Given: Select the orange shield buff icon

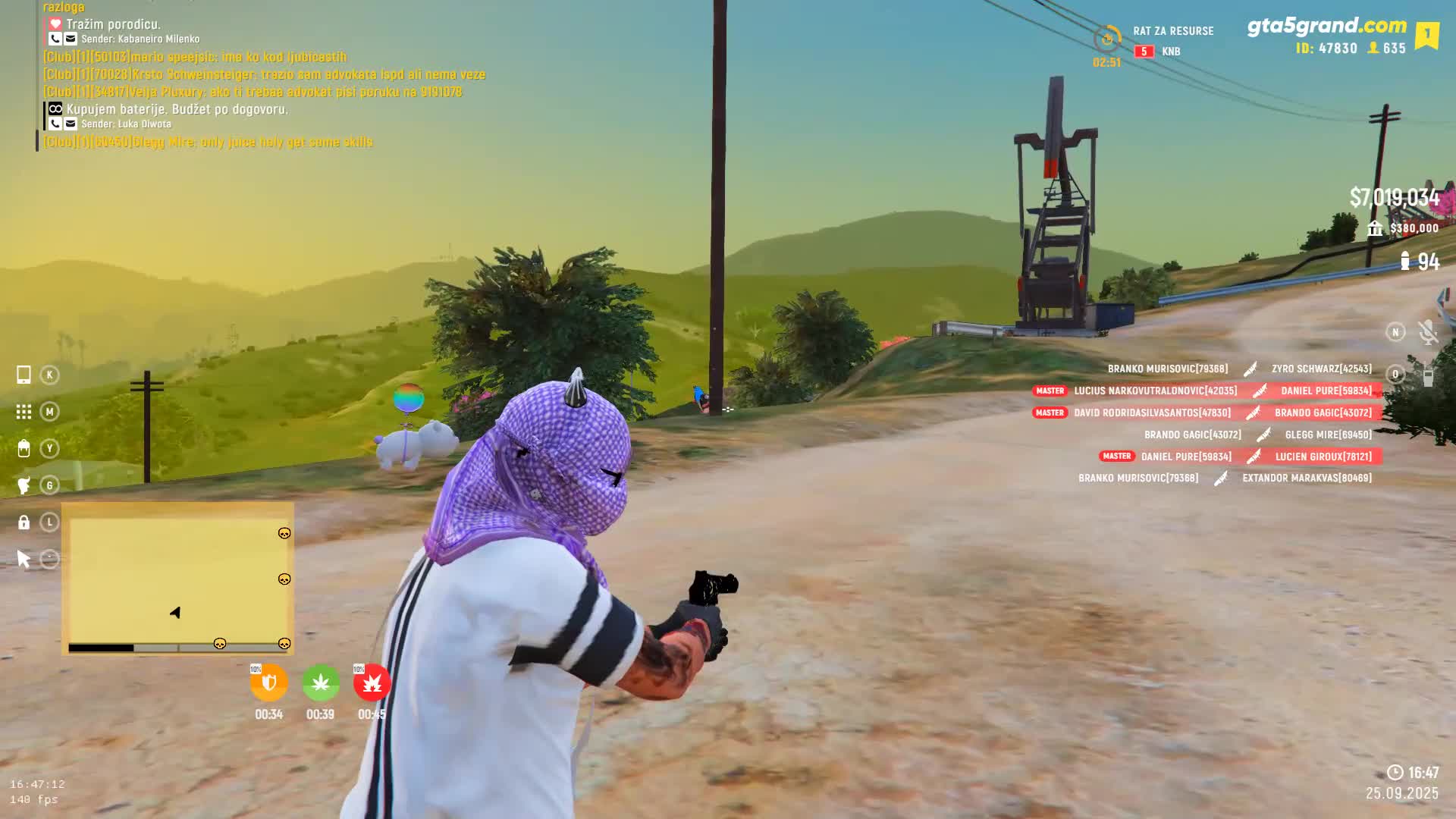Looking at the screenshot, I should (x=268, y=683).
